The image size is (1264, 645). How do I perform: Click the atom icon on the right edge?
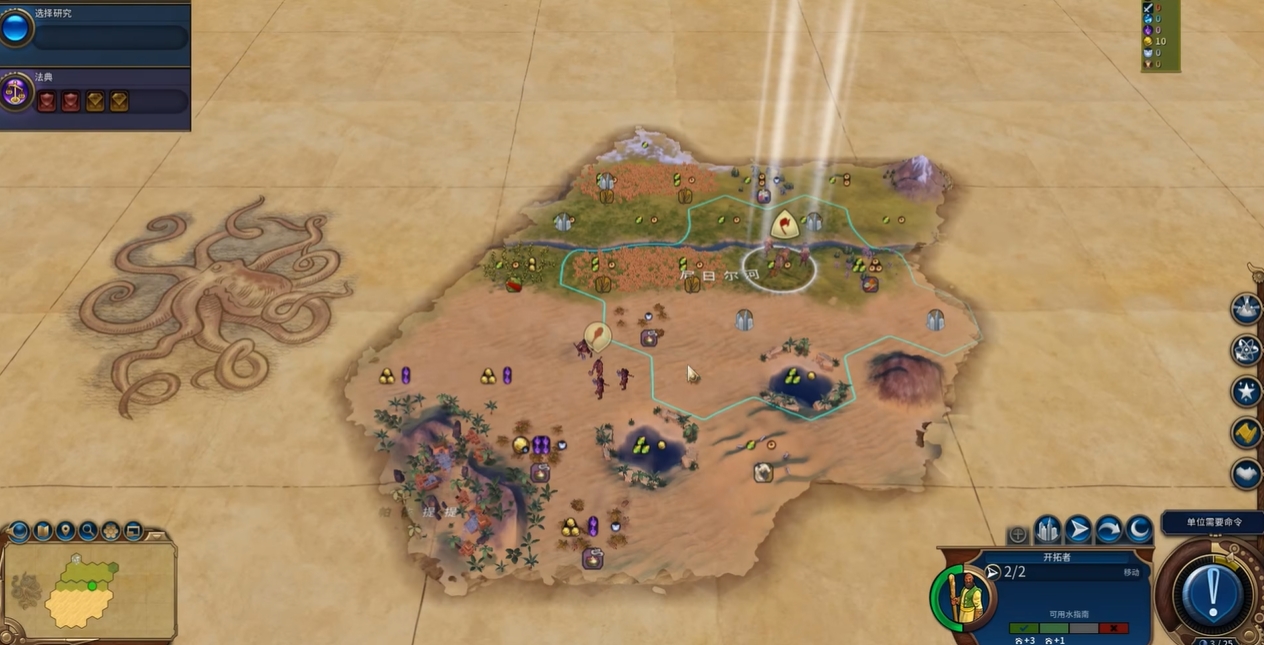click(1246, 350)
